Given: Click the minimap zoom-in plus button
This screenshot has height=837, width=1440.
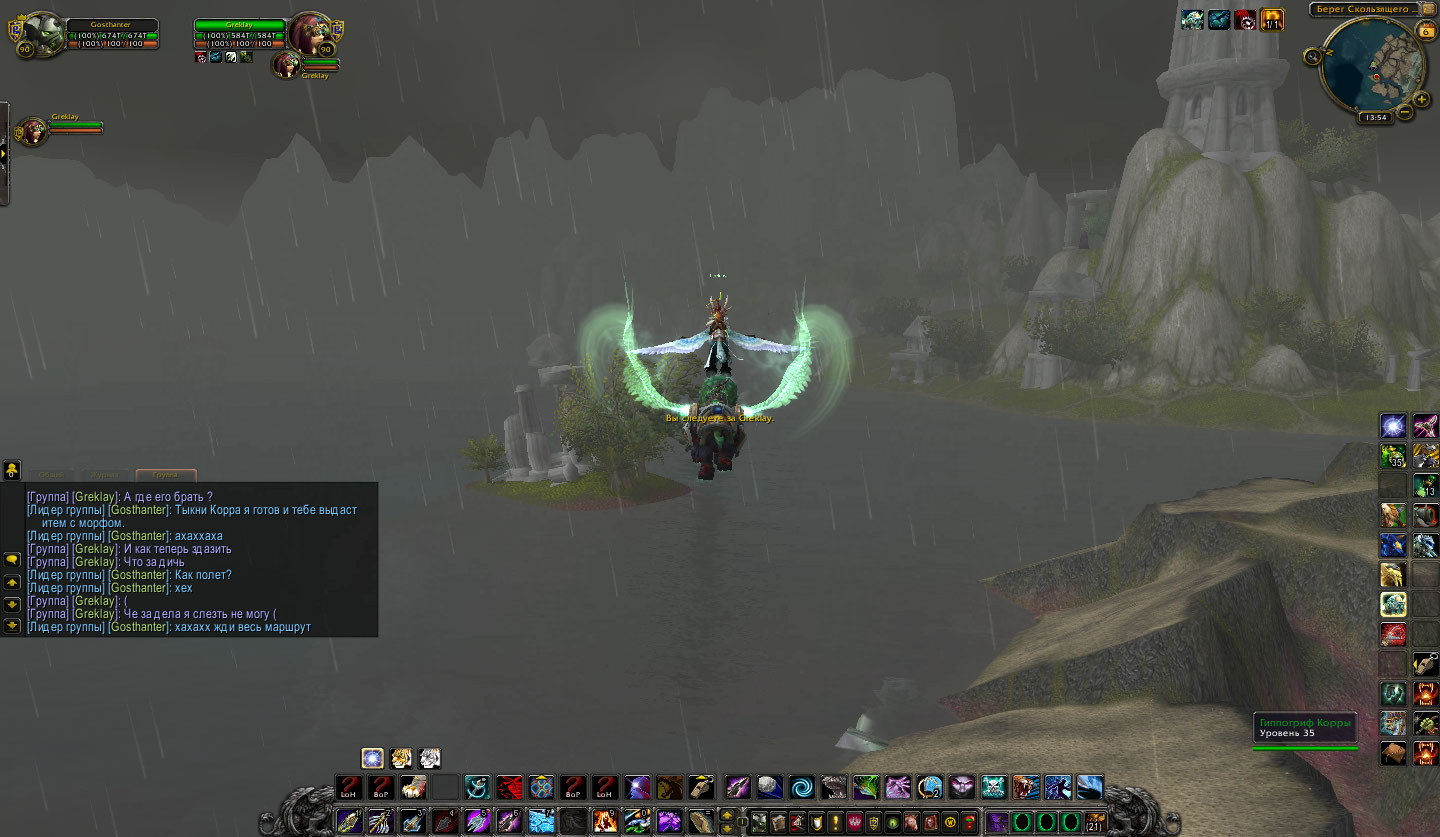Looking at the screenshot, I should click(1422, 99).
